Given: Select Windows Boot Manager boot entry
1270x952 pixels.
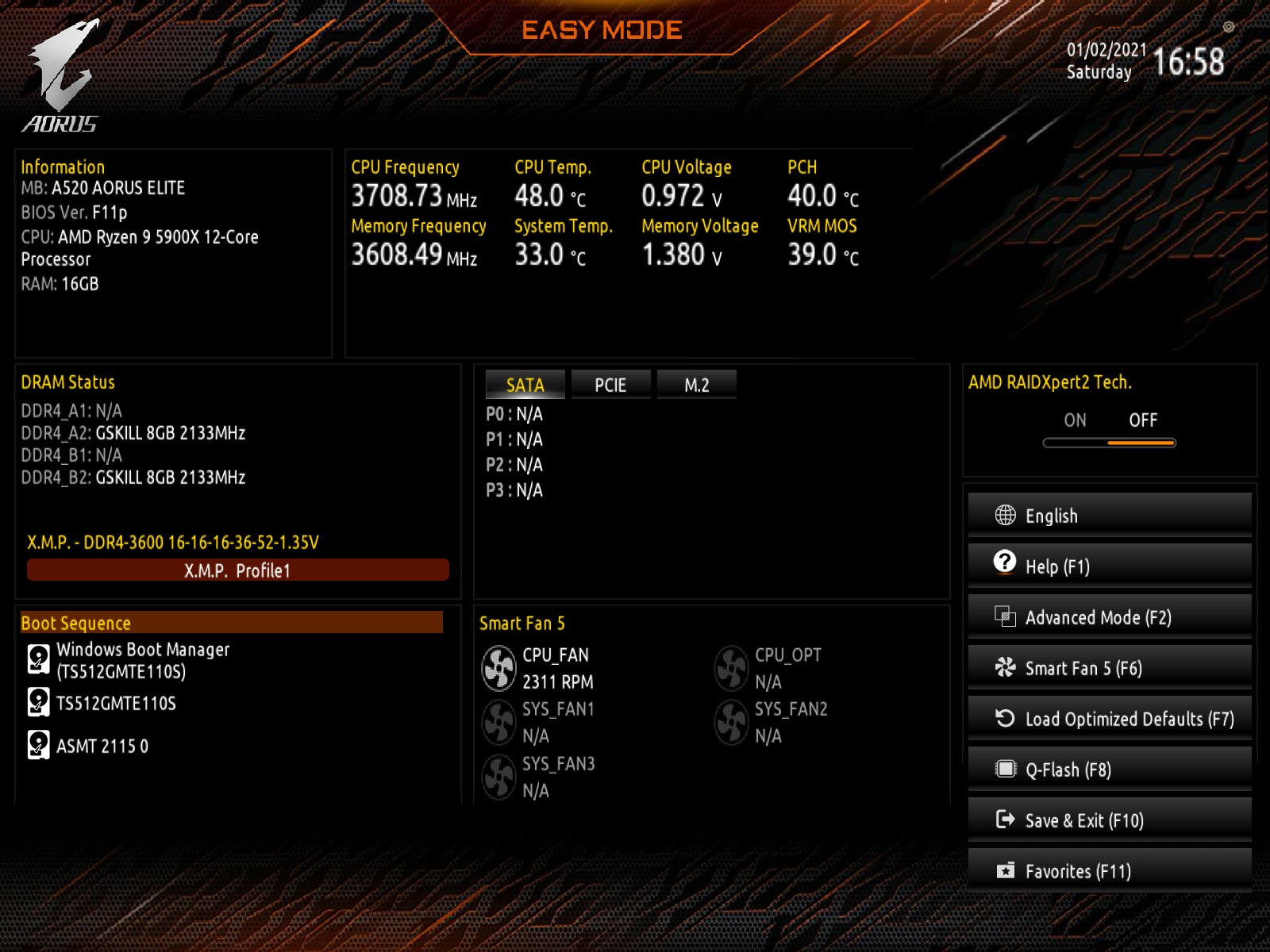Looking at the screenshot, I should [143, 660].
